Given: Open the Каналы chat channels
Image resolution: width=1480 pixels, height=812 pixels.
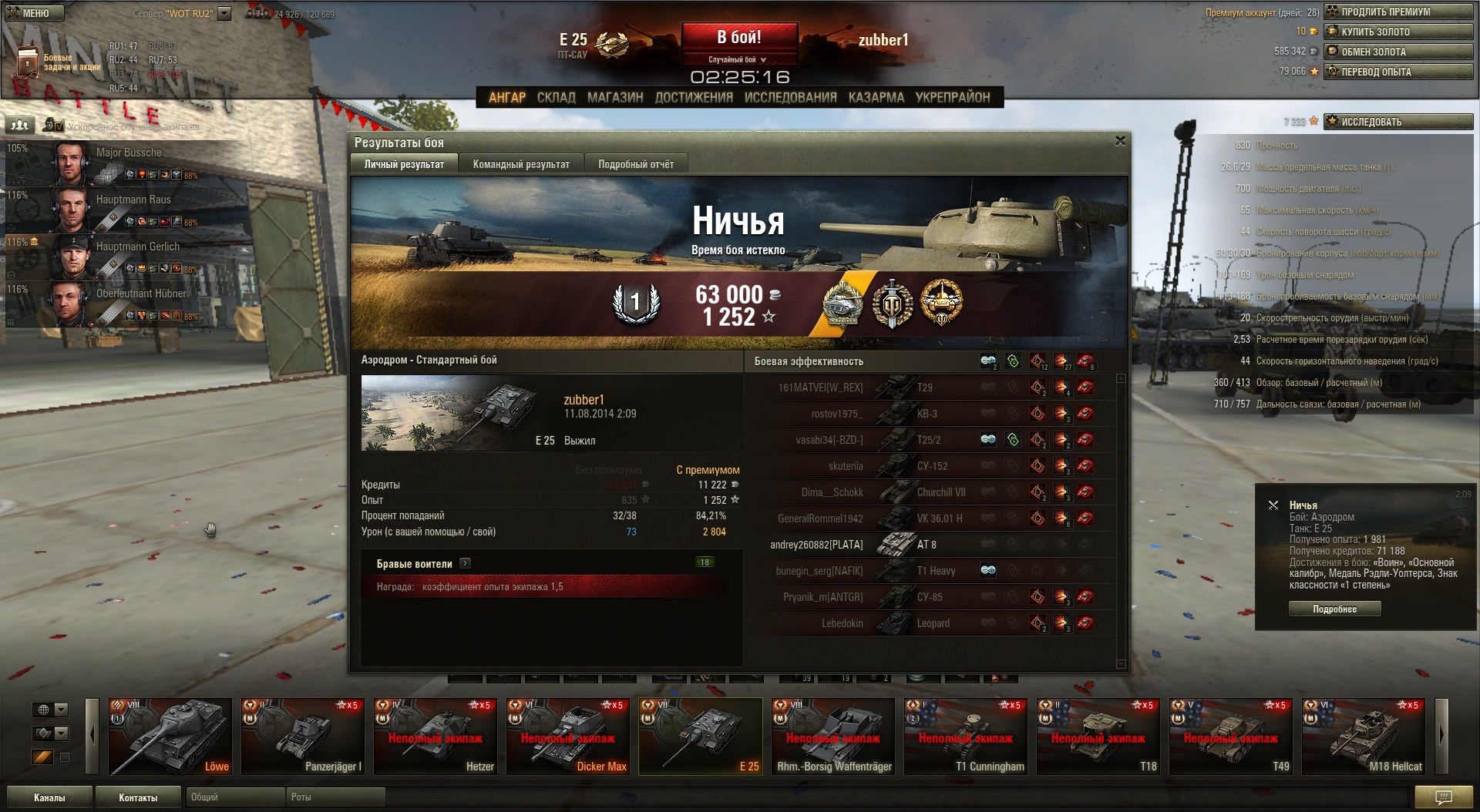Looking at the screenshot, I should click(49, 797).
